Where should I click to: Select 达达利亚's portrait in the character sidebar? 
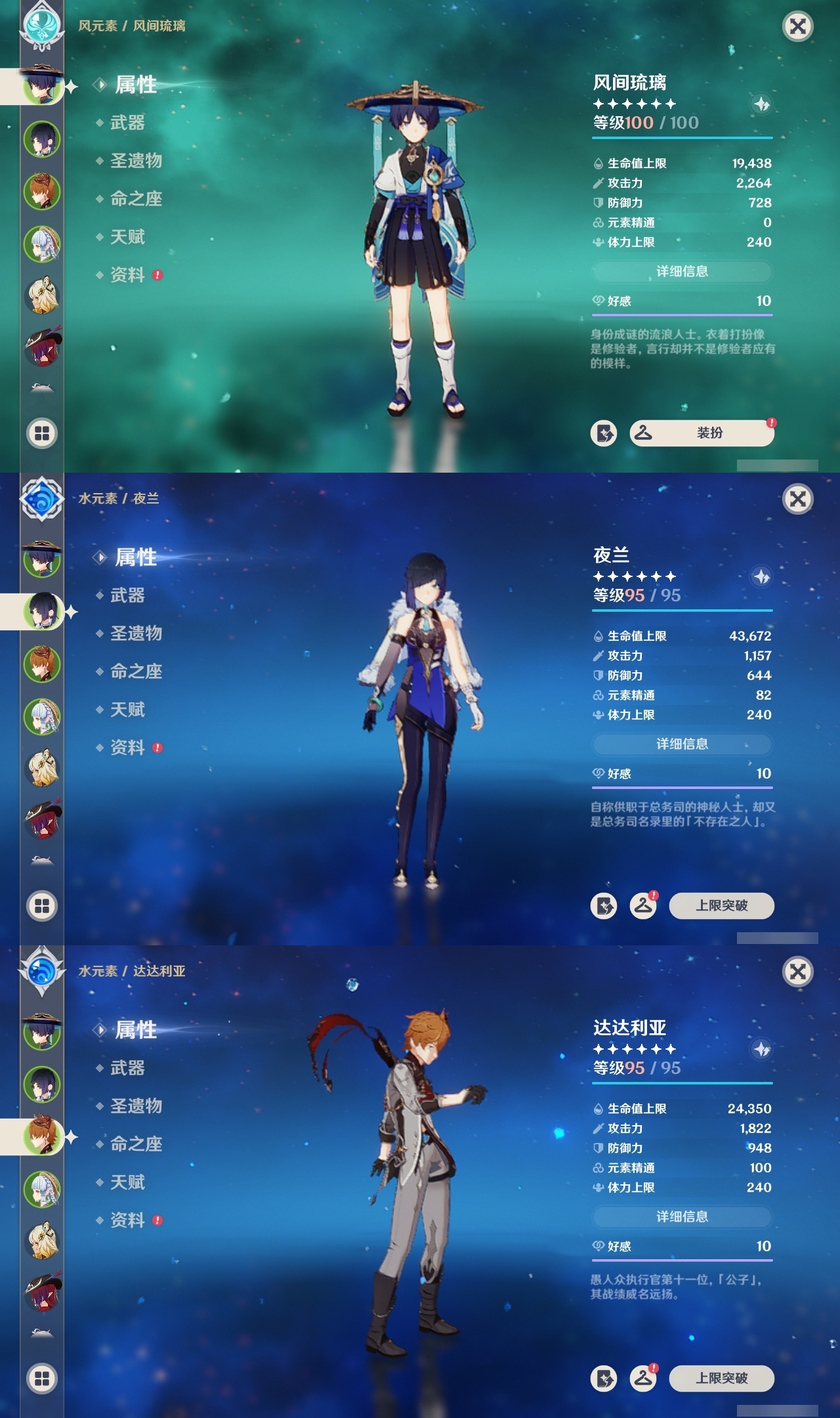41,1137
